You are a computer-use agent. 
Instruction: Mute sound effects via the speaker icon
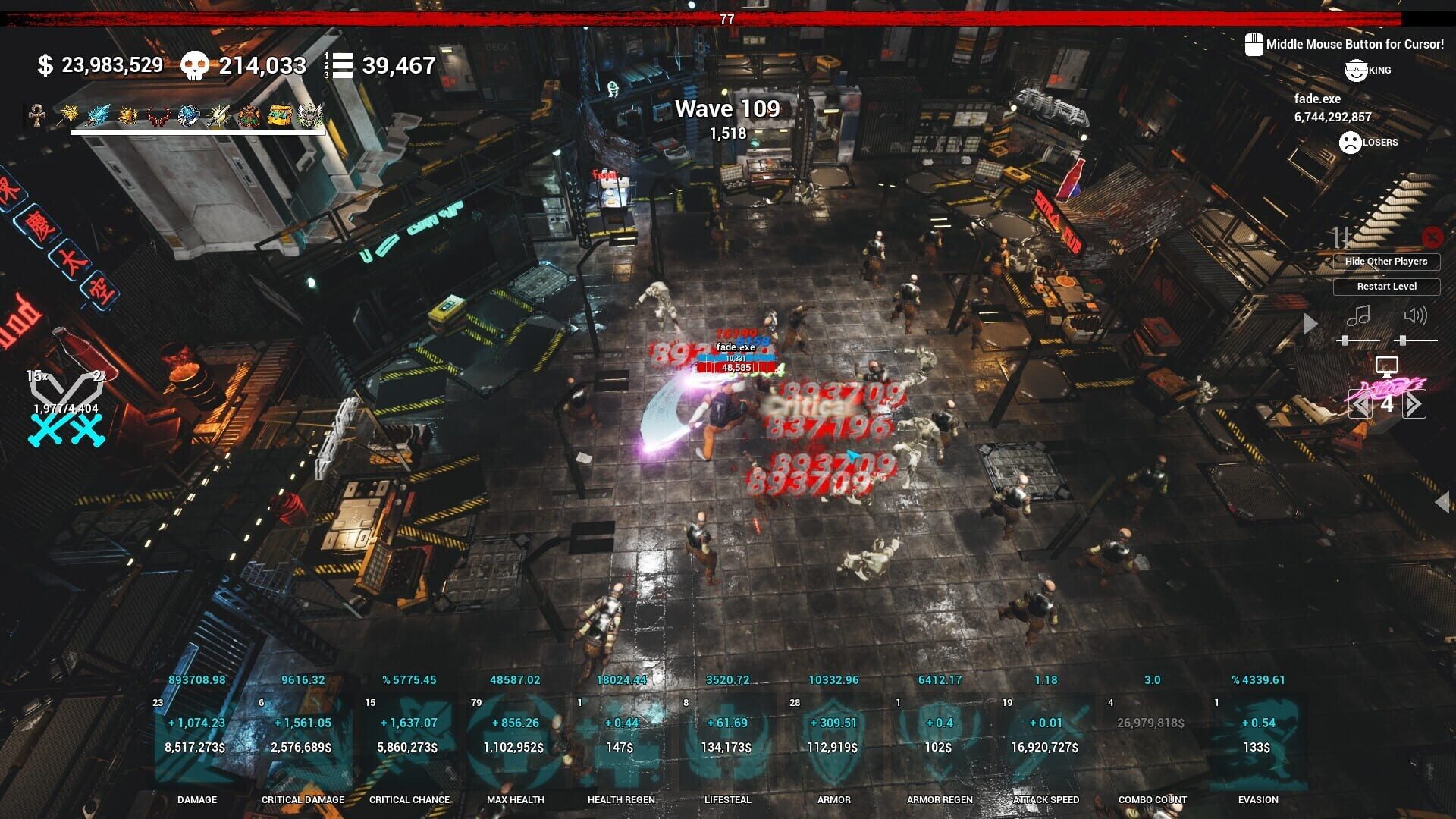tap(1417, 315)
